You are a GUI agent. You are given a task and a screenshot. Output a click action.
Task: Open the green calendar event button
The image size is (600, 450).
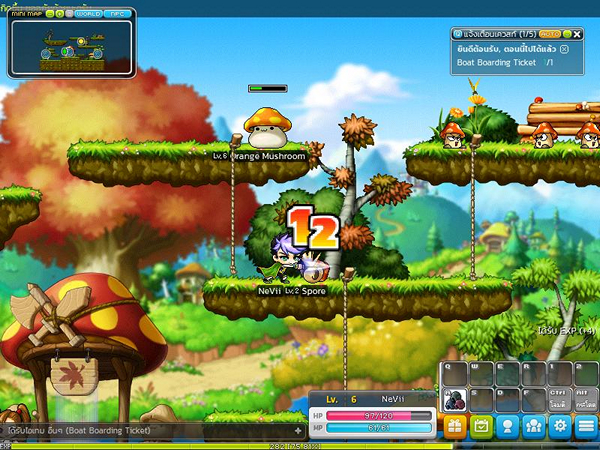pyautogui.click(x=481, y=427)
